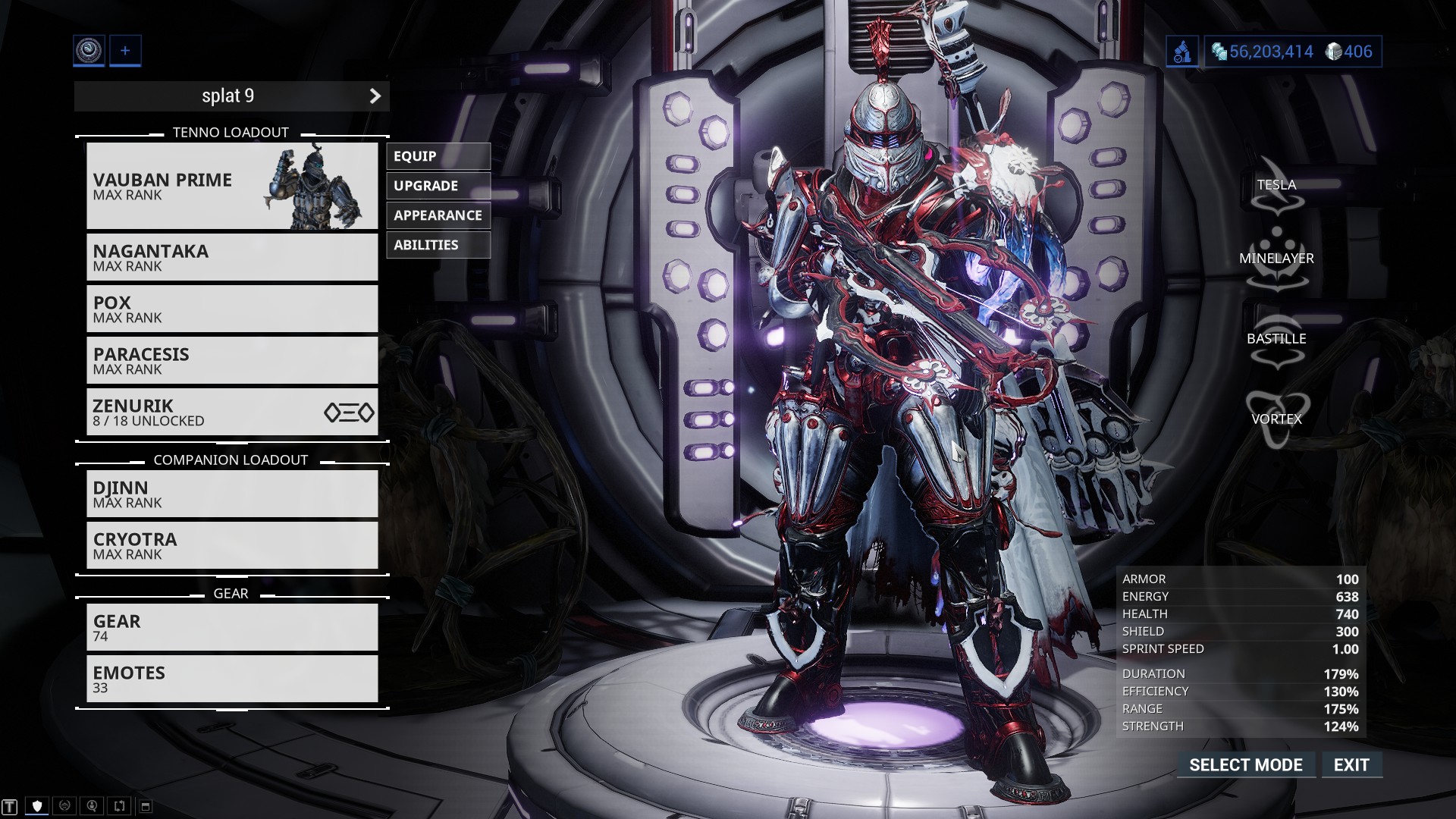
Task: Select the Vauban Prime warframe slot
Action: click(231, 186)
